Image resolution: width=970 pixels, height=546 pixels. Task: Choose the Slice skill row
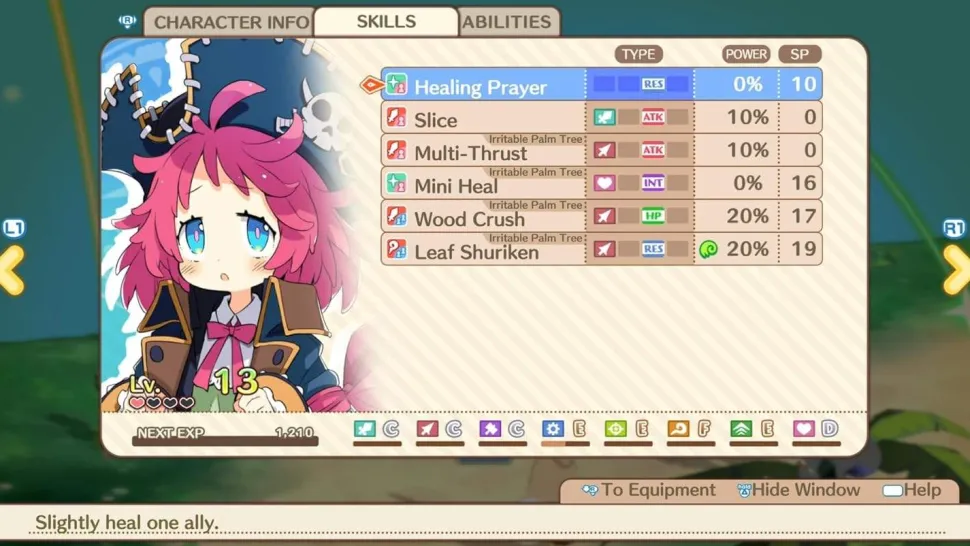pyautogui.click(x=436, y=119)
